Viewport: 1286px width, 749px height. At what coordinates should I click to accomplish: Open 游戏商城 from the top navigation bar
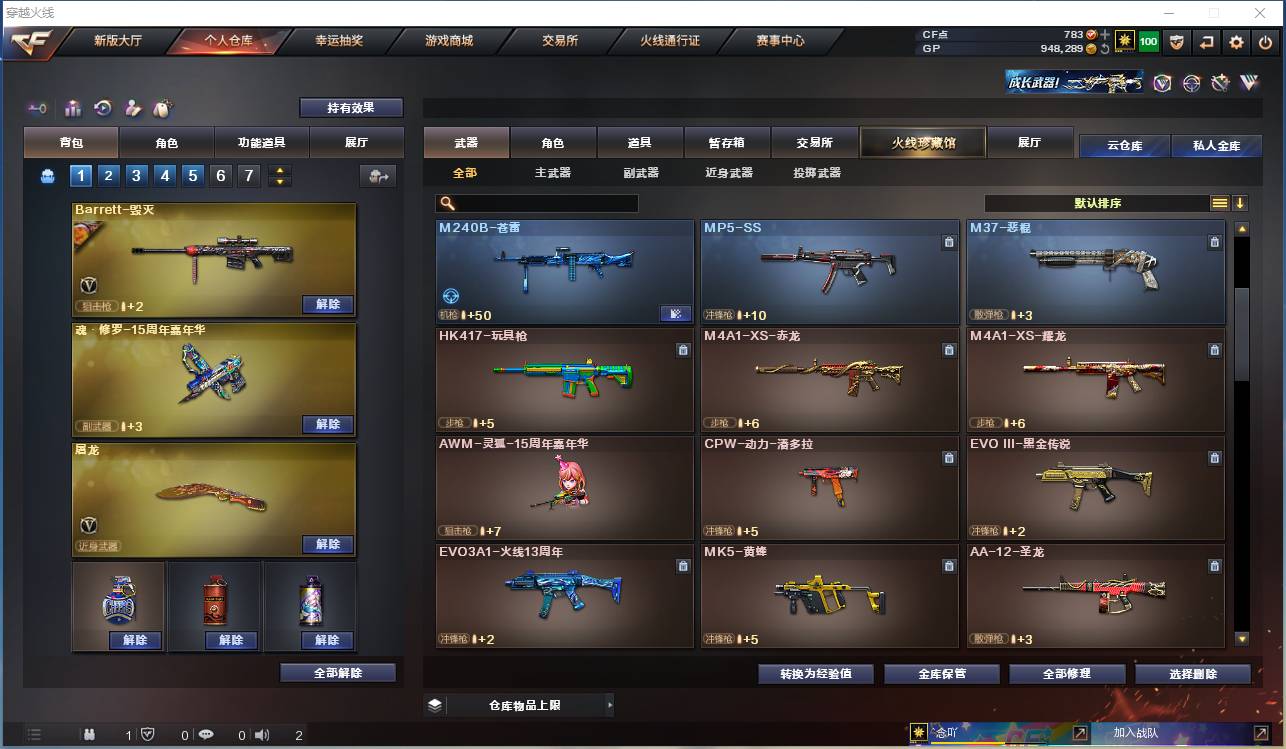446,41
